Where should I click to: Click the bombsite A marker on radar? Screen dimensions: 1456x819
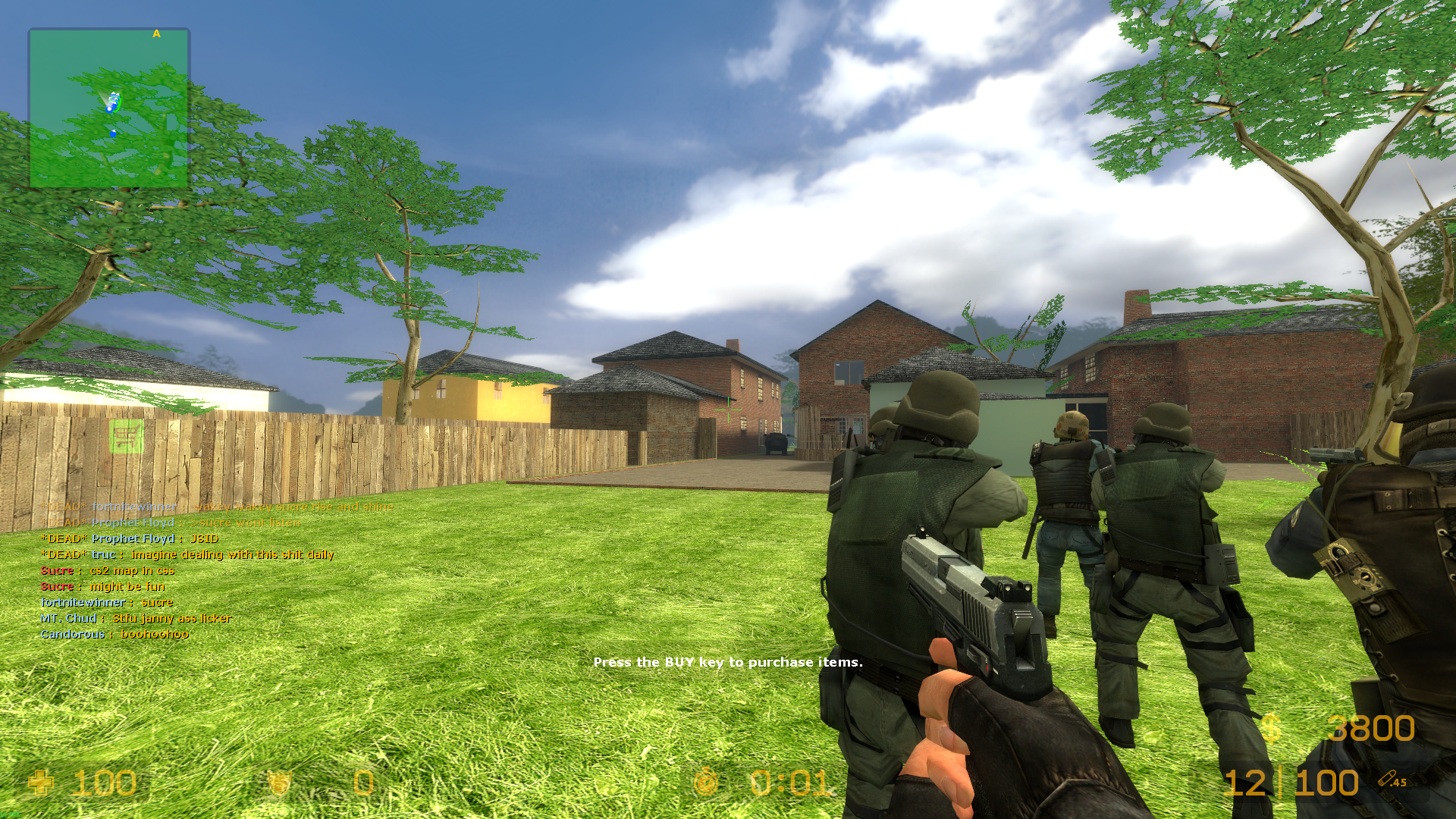click(156, 34)
